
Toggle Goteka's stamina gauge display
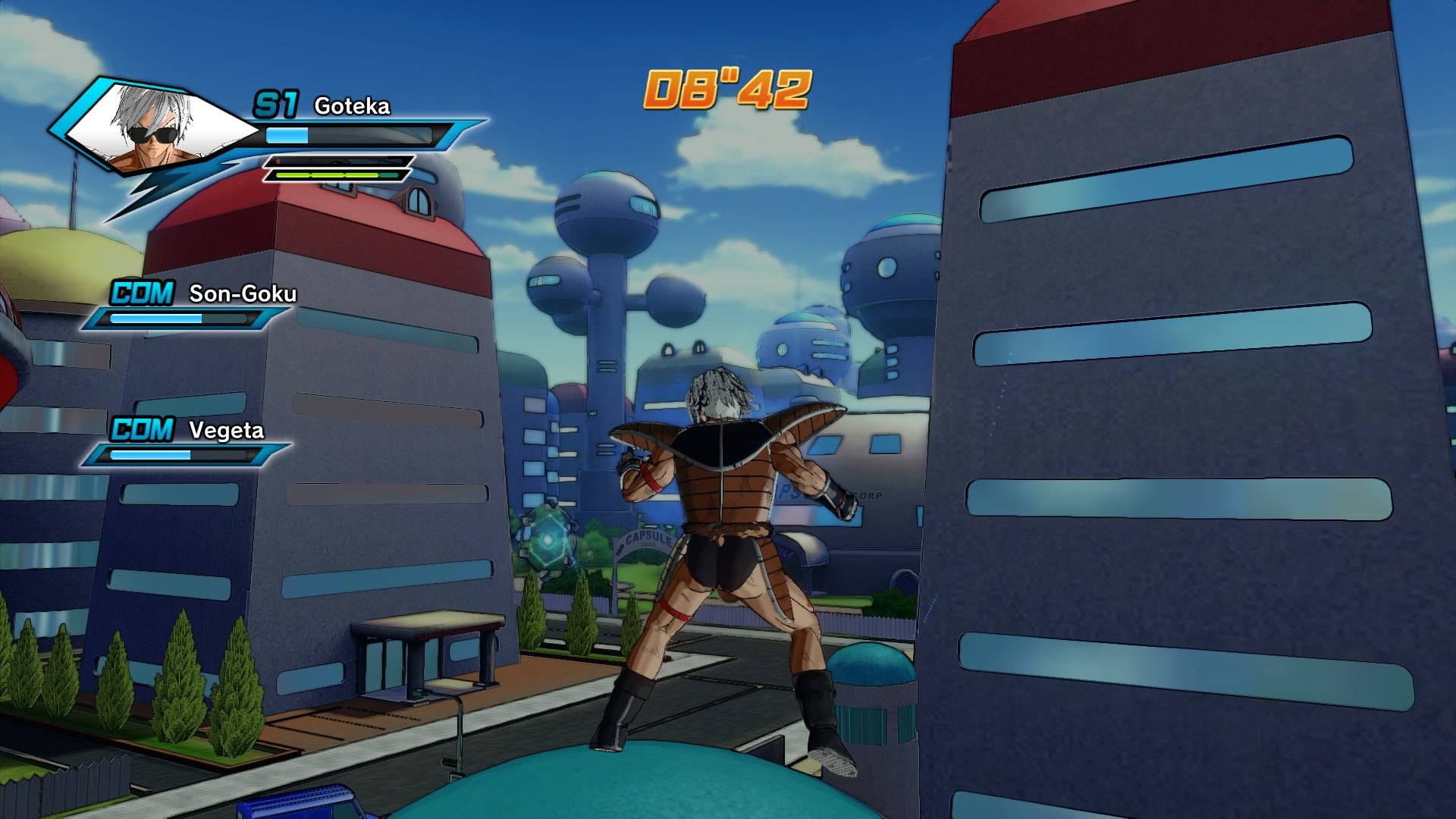click(x=334, y=162)
